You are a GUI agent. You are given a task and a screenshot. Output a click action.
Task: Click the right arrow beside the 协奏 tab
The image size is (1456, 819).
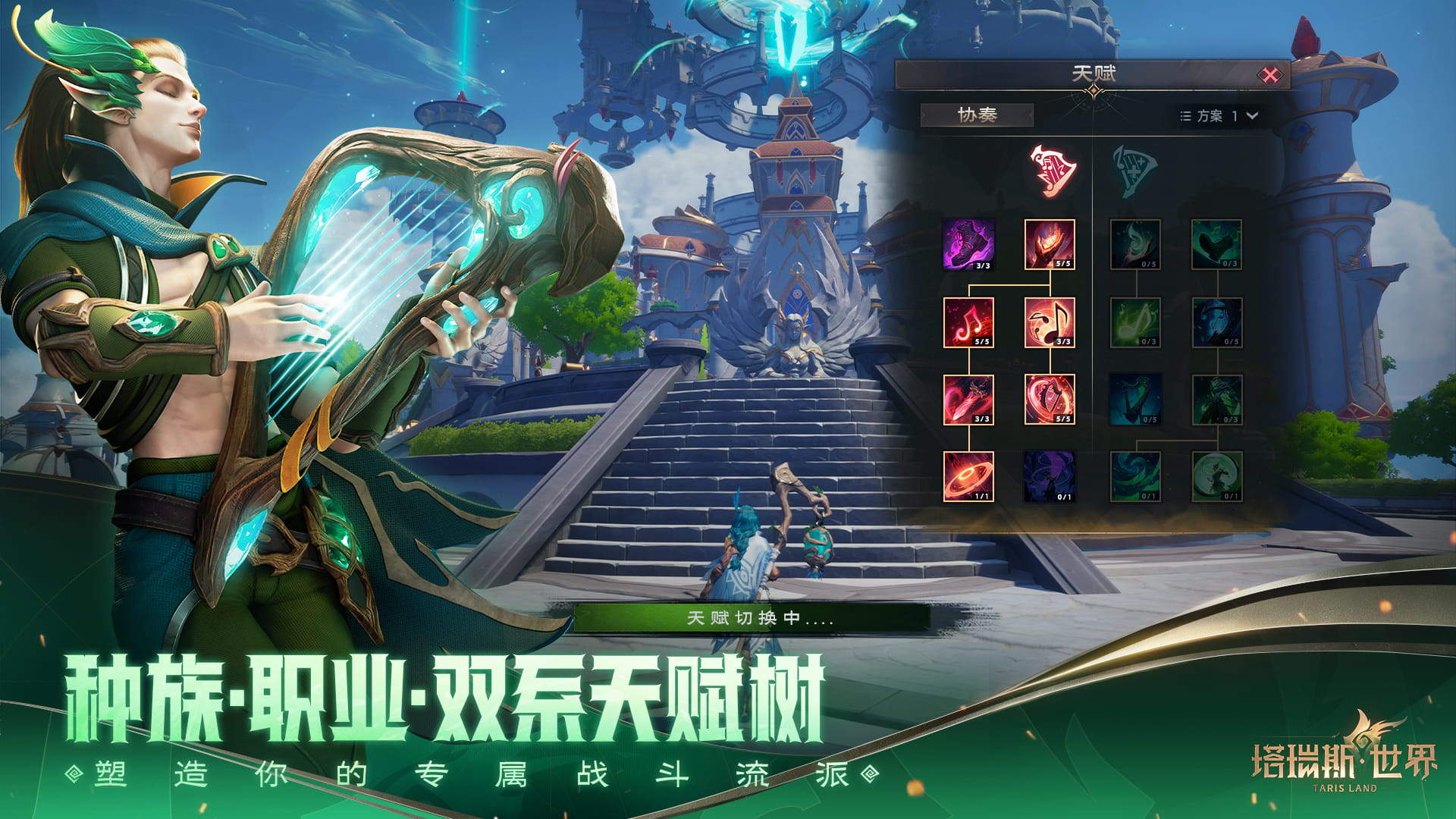pos(1029,114)
